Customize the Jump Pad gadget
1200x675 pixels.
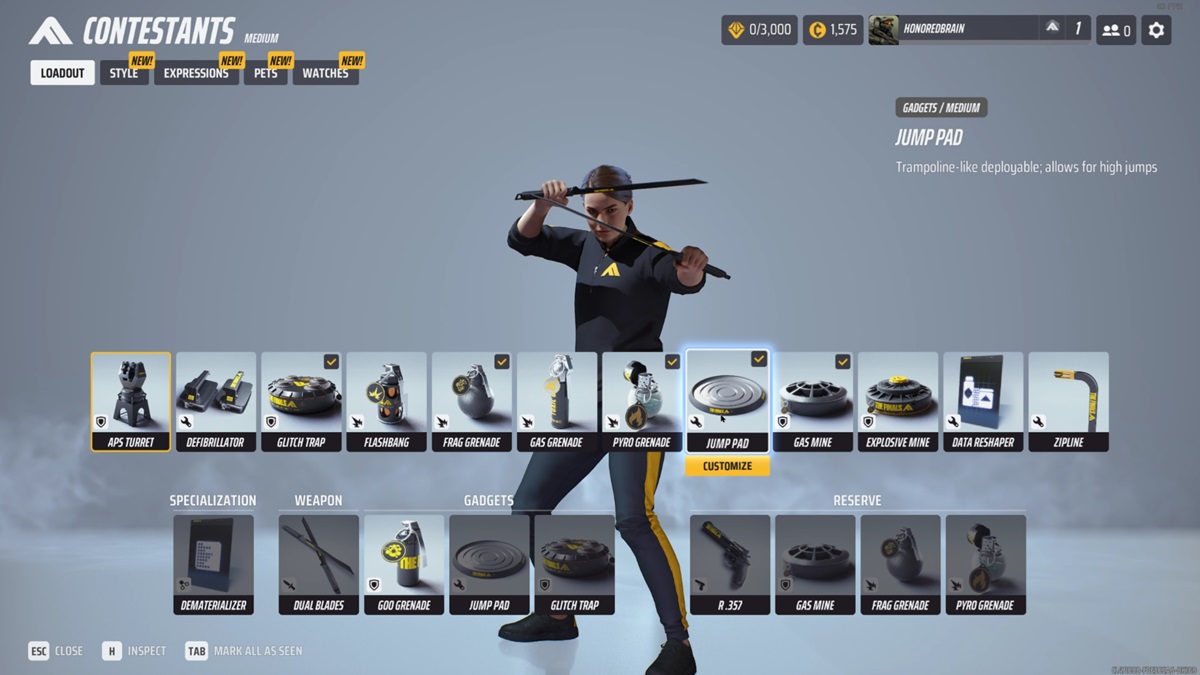pos(727,467)
